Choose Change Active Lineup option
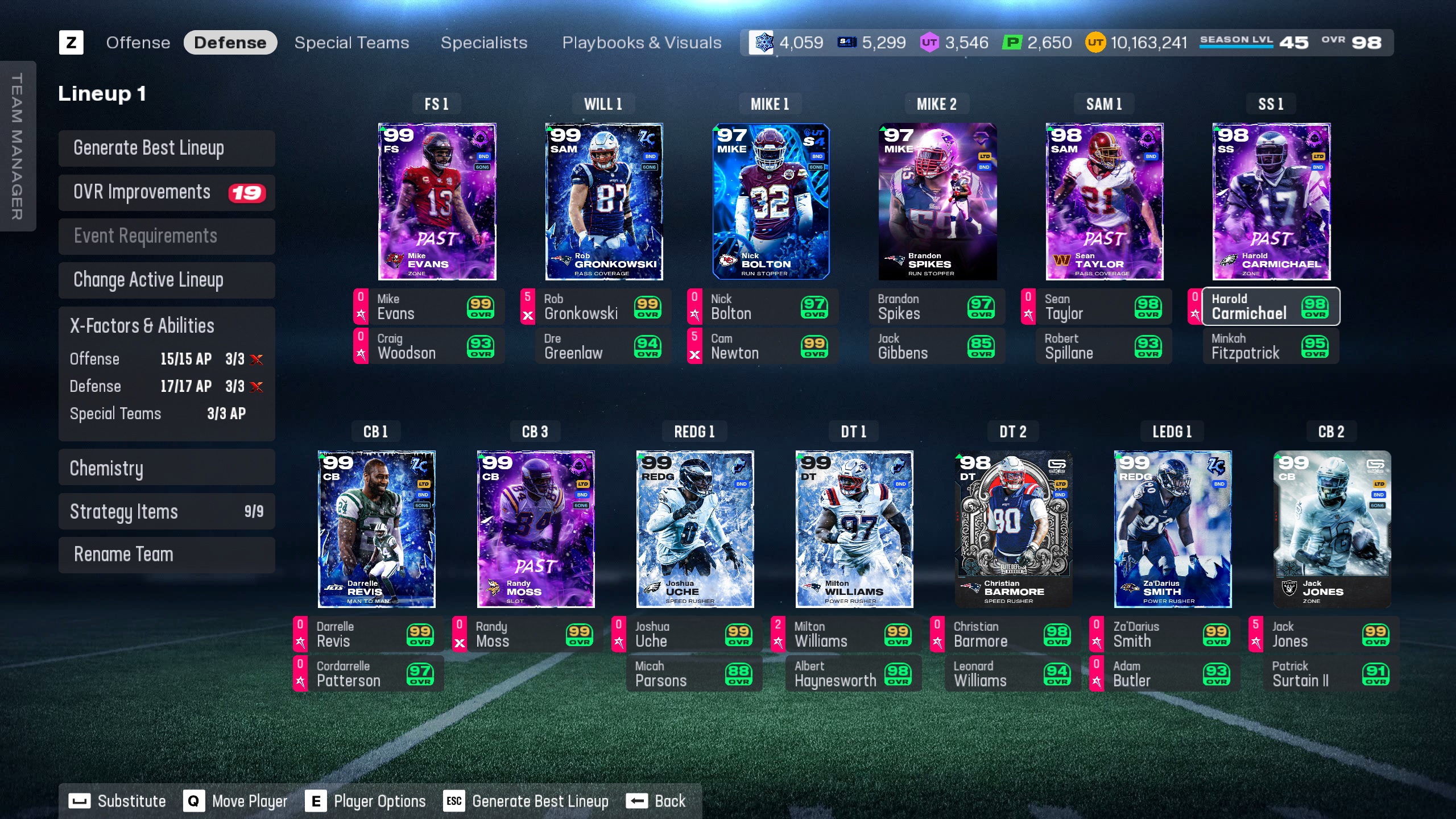Image resolution: width=1456 pixels, height=819 pixels. (167, 280)
